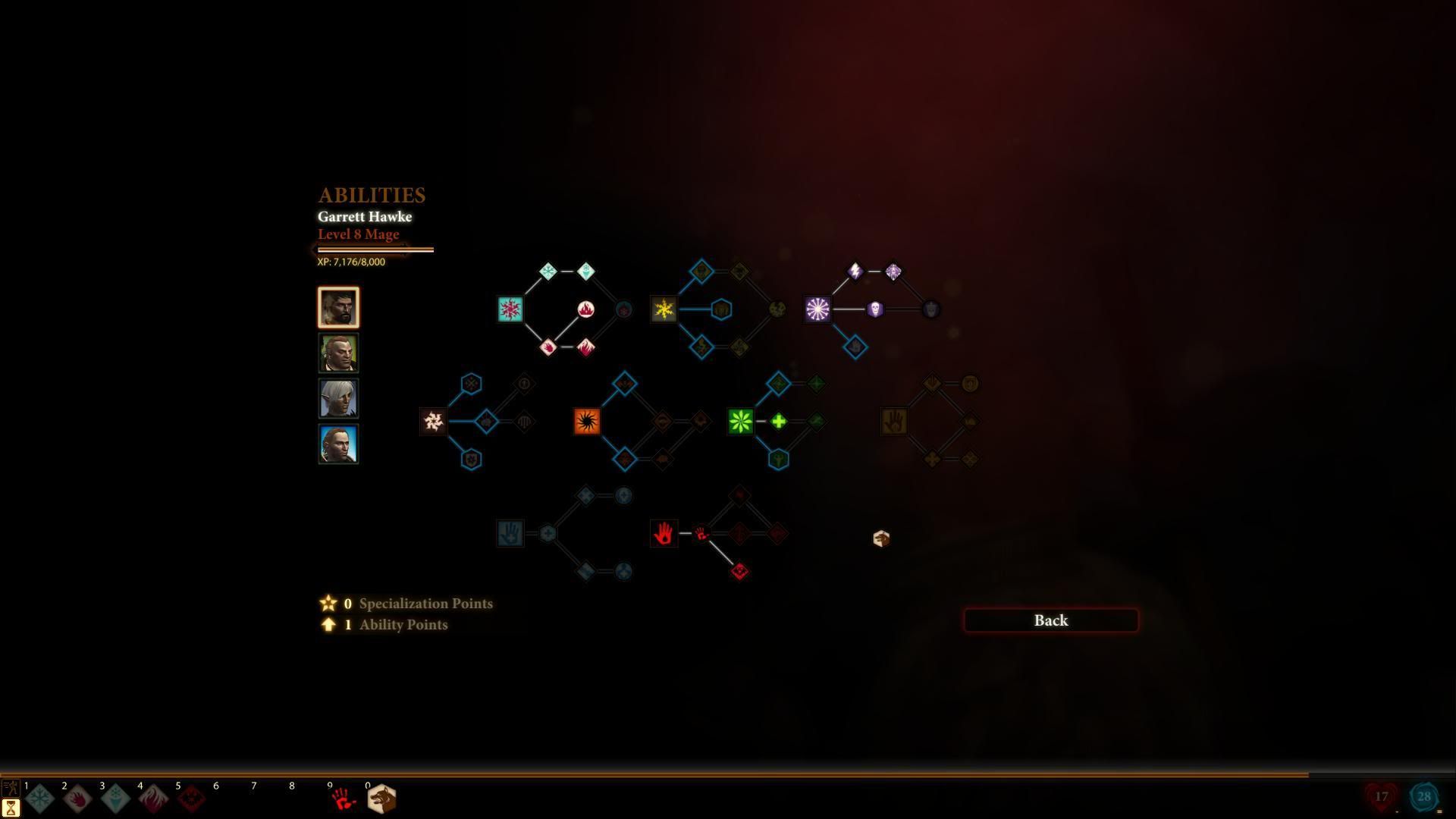This screenshot has width=1456, height=819.
Task: Open the white pinwheel tree icon
Action: tap(434, 422)
